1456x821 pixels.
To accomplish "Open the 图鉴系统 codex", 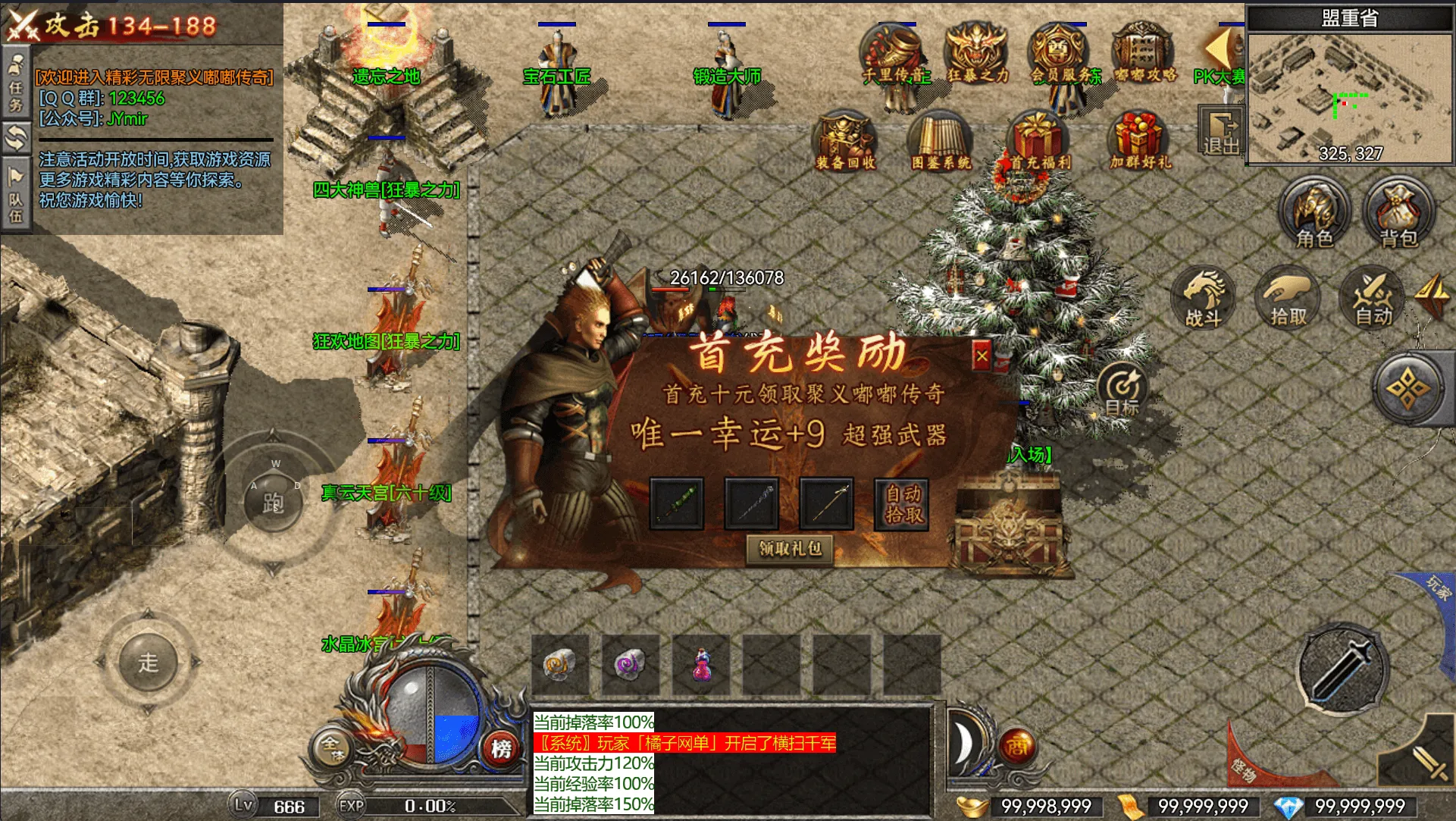I will [941, 141].
